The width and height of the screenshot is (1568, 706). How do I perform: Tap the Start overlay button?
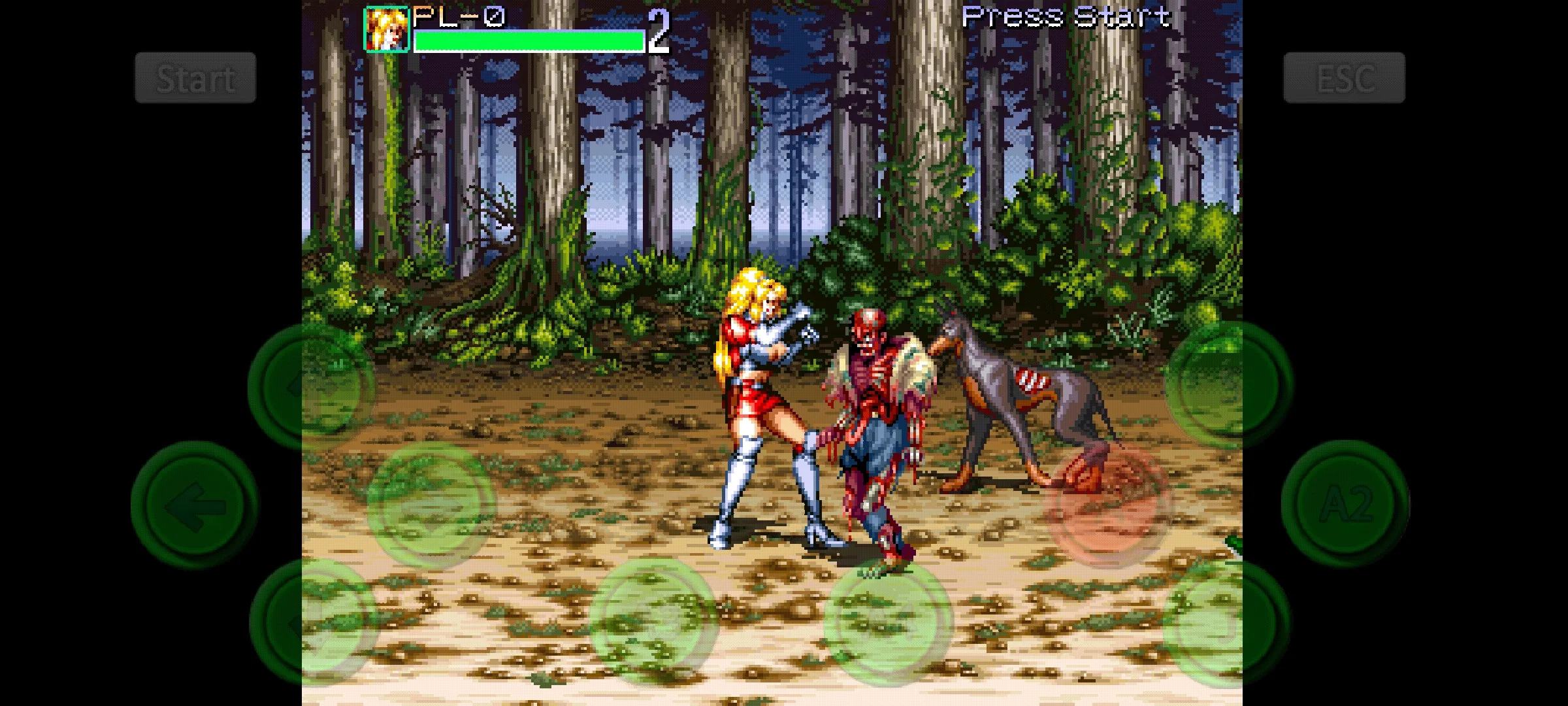click(x=195, y=78)
